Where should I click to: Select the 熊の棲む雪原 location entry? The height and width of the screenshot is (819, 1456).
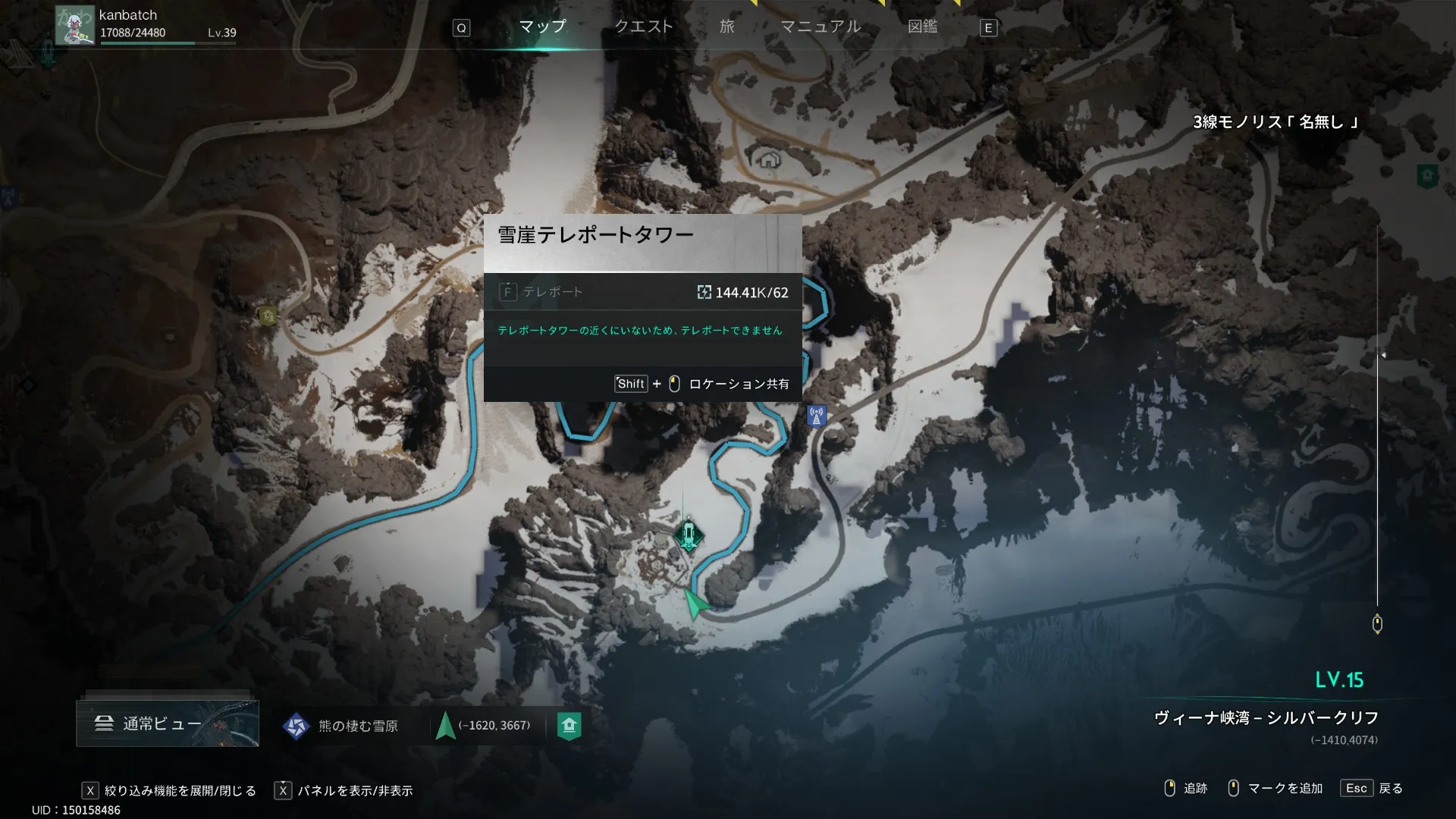[x=341, y=726]
